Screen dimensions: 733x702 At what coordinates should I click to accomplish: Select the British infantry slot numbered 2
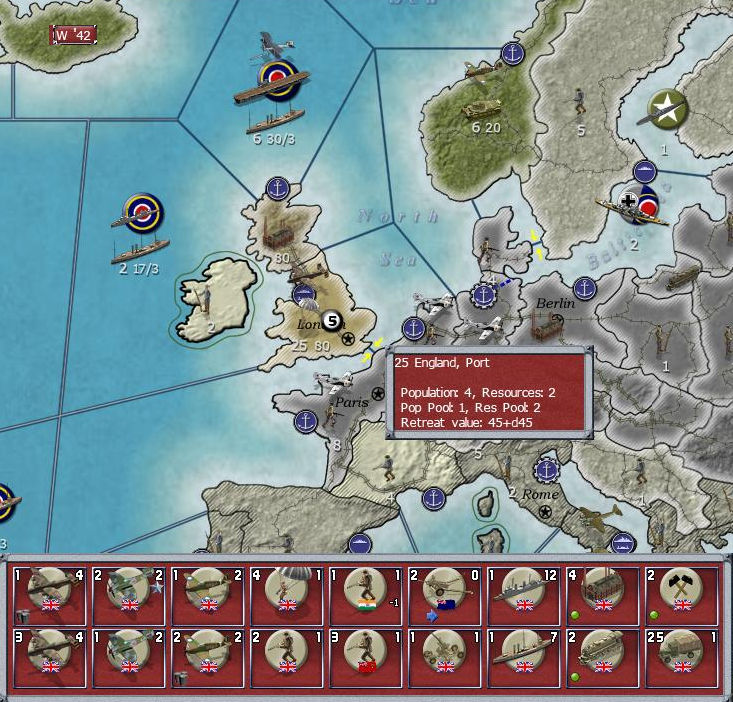point(287,657)
